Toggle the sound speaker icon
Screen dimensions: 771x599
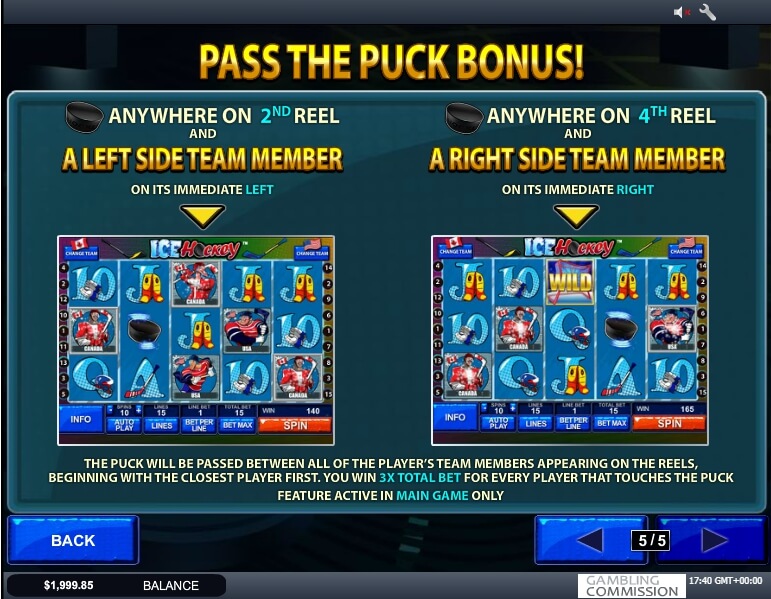682,12
